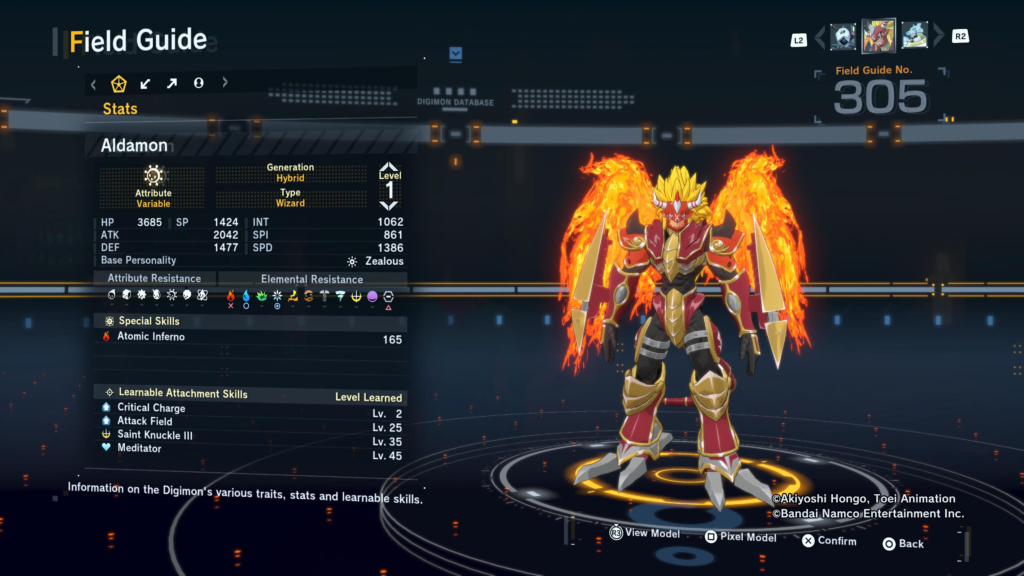Switch to the down-left arrow tab
The image size is (1024, 576).
coord(146,83)
